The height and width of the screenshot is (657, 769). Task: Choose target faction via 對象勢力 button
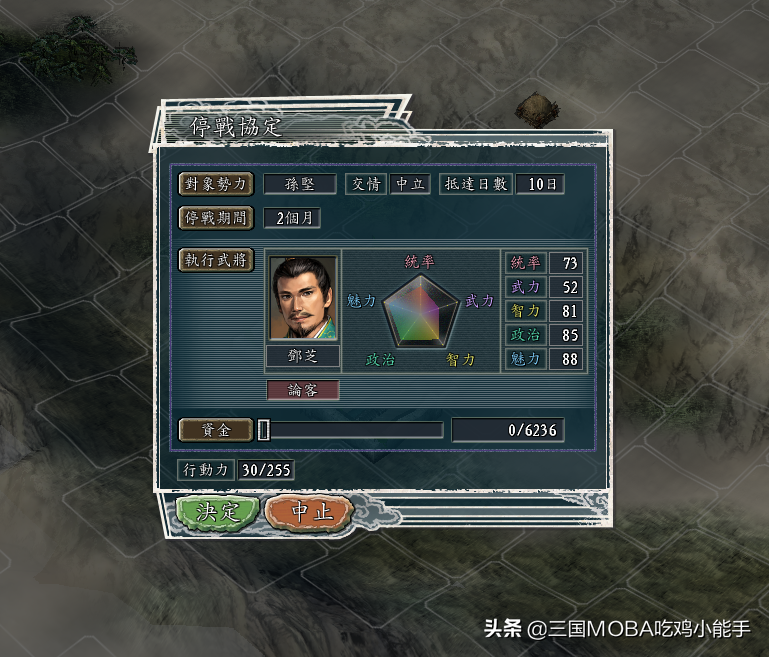click(216, 184)
